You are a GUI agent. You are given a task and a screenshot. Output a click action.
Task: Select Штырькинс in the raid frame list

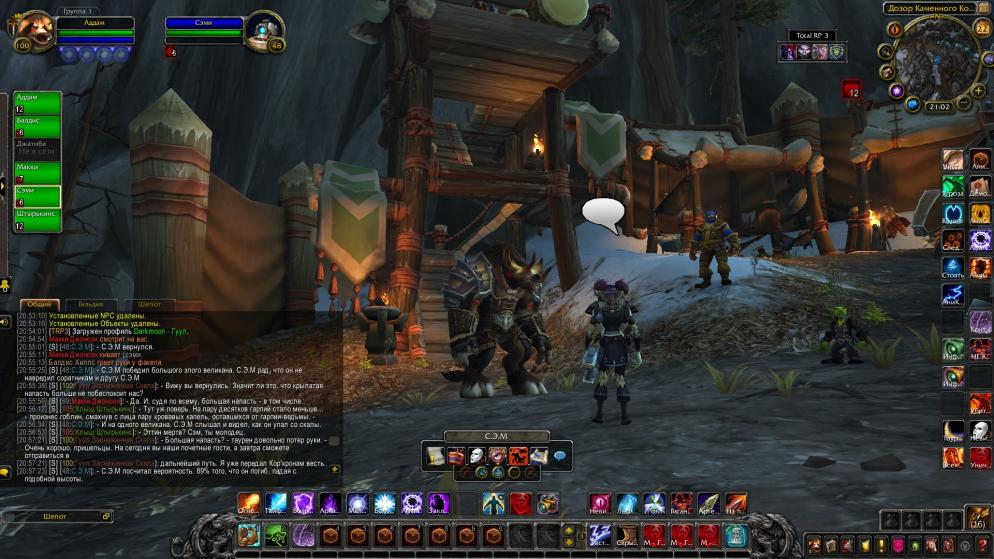37,219
